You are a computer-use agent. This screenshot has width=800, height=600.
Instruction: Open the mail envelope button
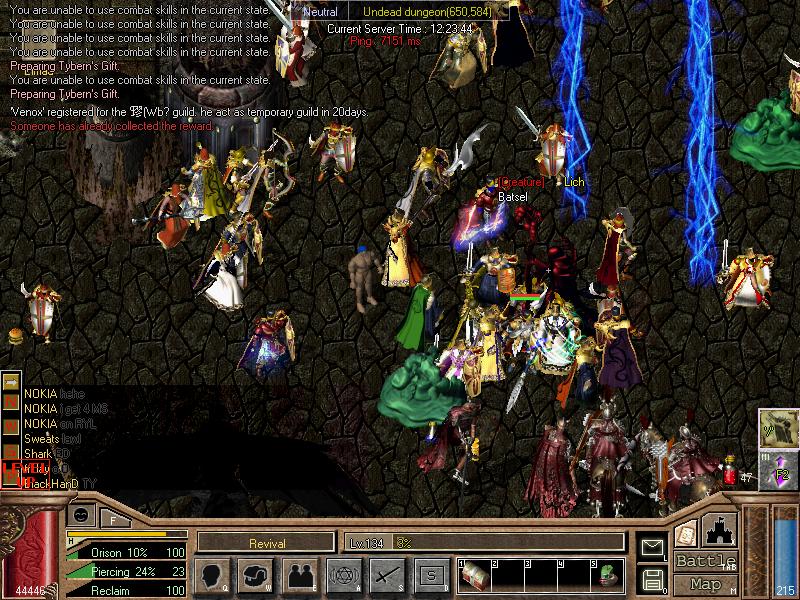[652, 547]
